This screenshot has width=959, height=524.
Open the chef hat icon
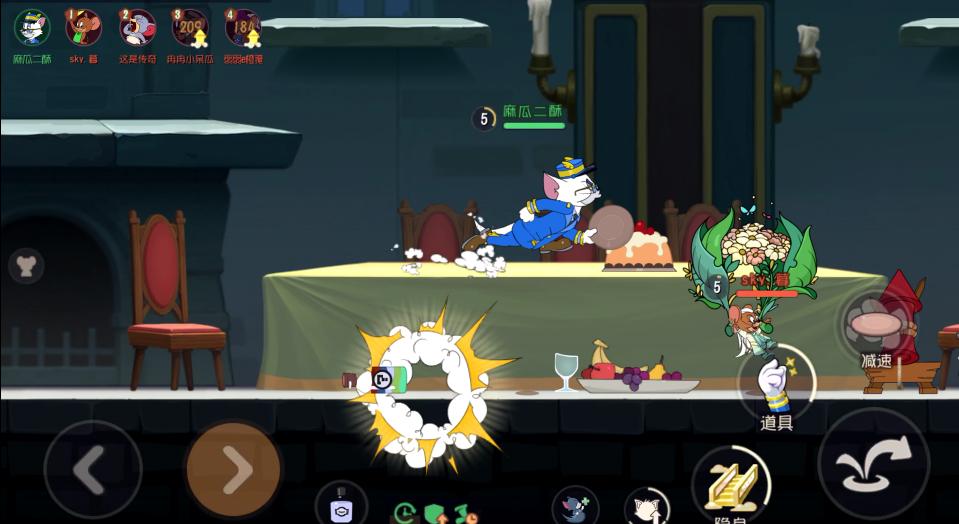(26, 265)
